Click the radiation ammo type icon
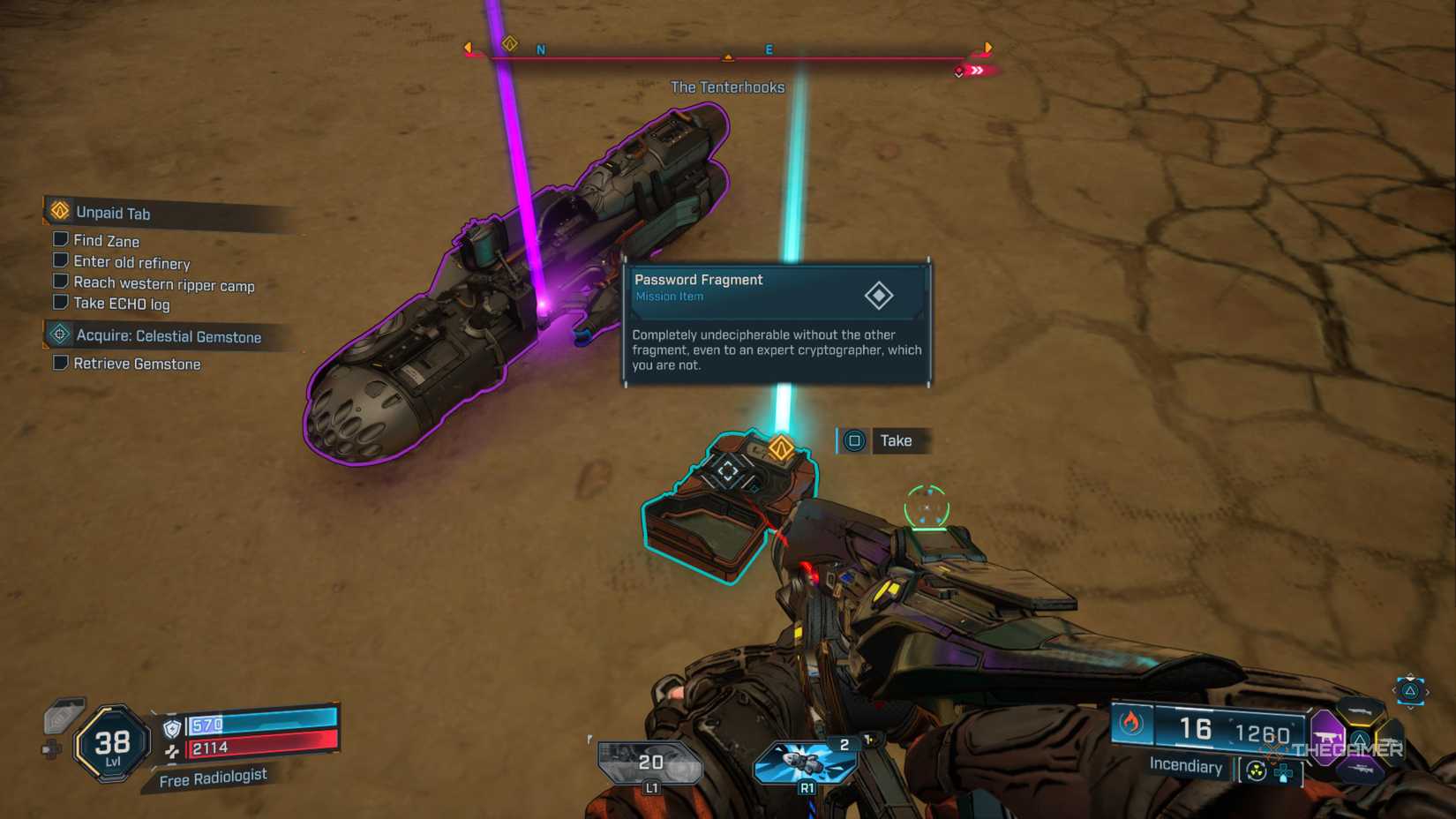 (1257, 770)
